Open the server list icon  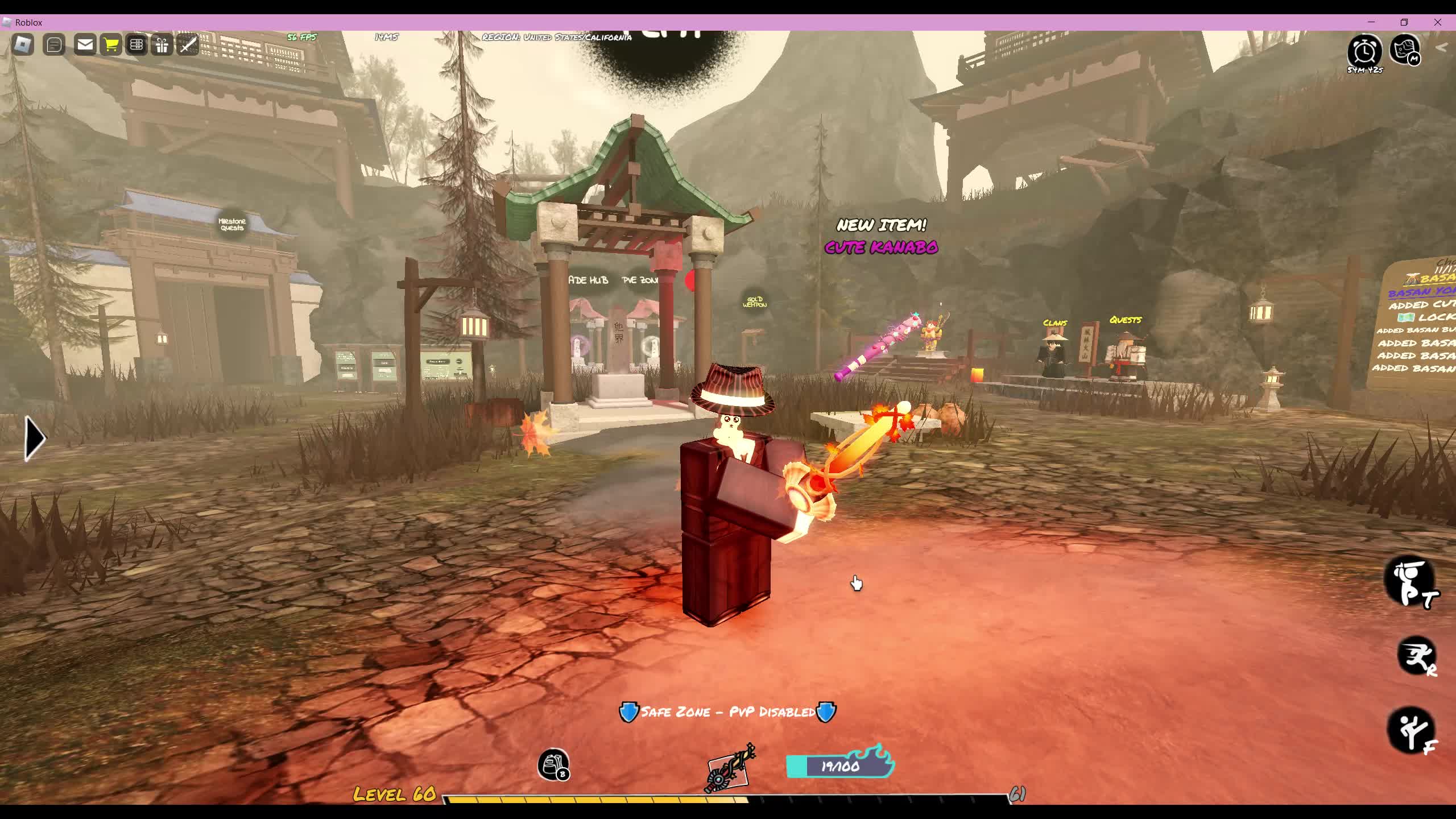point(136,44)
